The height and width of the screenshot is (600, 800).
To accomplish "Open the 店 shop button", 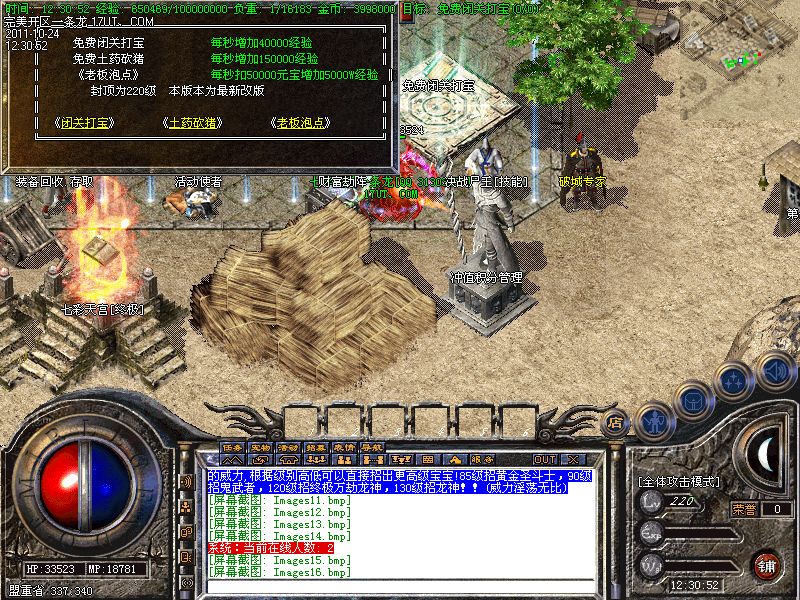I will (x=617, y=423).
